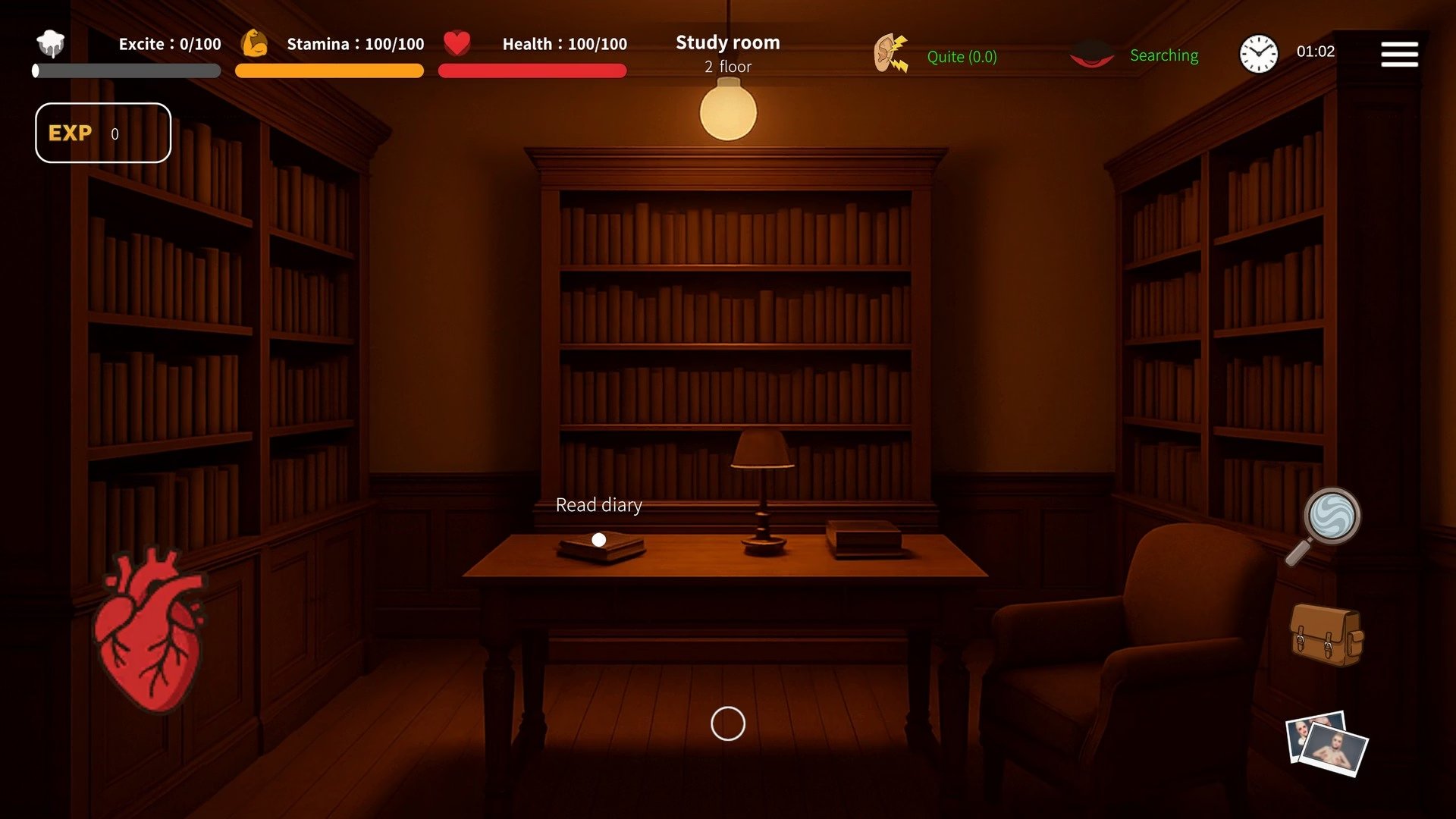Open the leather satchel inventory
The width and height of the screenshot is (1456, 819).
click(1326, 635)
